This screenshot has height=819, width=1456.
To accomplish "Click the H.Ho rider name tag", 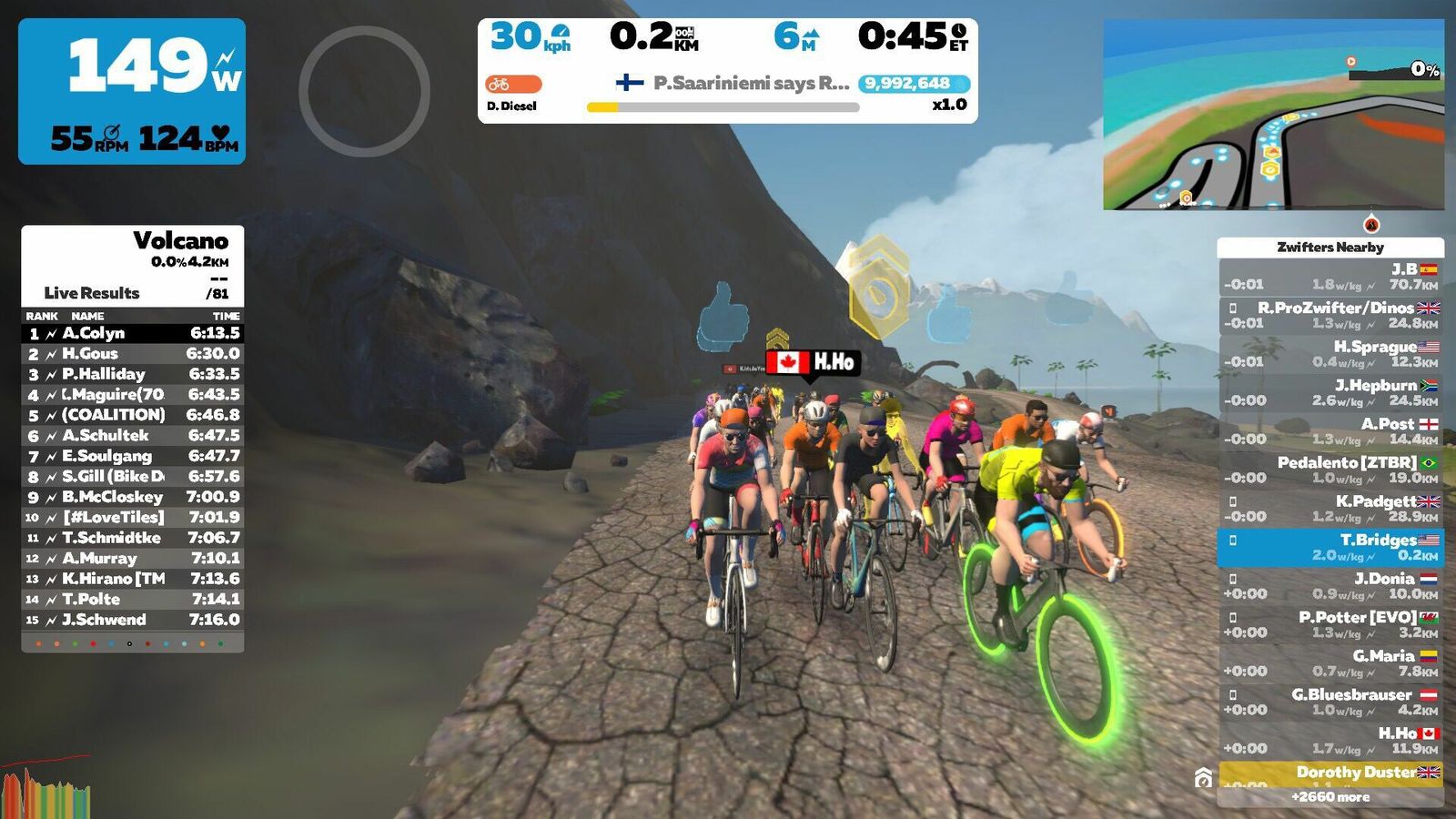I will pyautogui.click(x=813, y=362).
